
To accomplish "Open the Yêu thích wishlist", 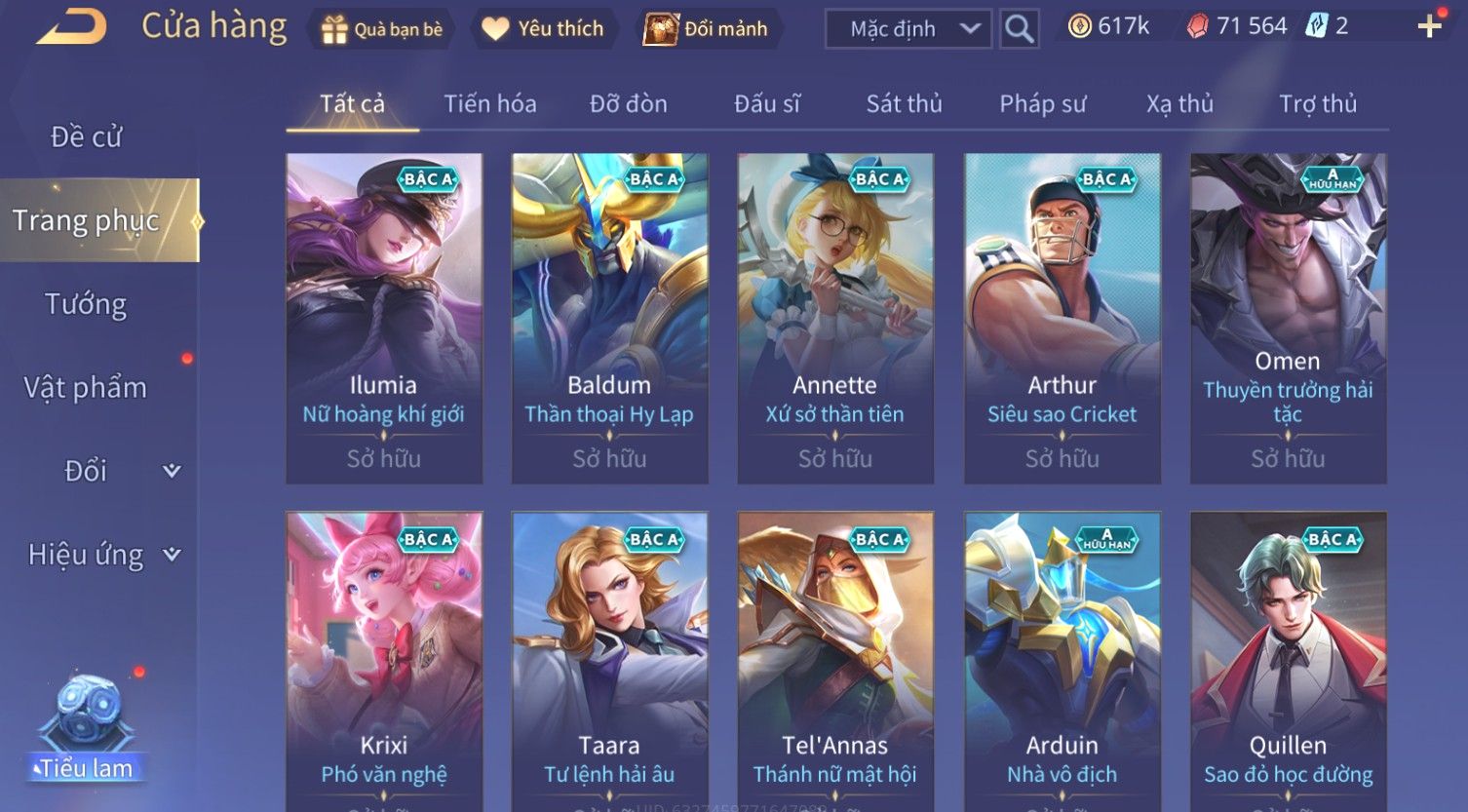I will coord(544,29).
